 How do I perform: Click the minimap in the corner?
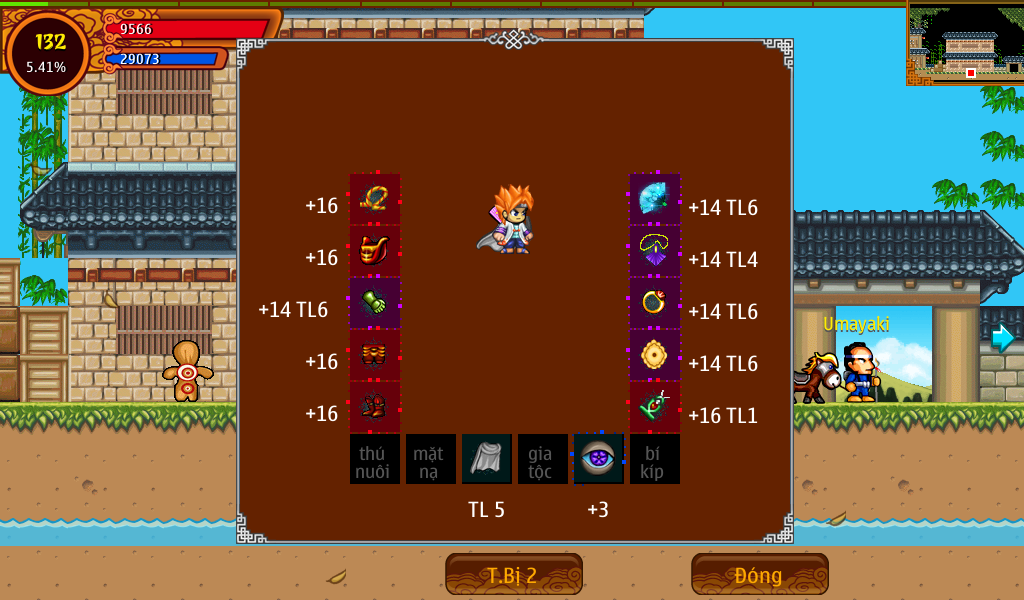pos(965,43)
